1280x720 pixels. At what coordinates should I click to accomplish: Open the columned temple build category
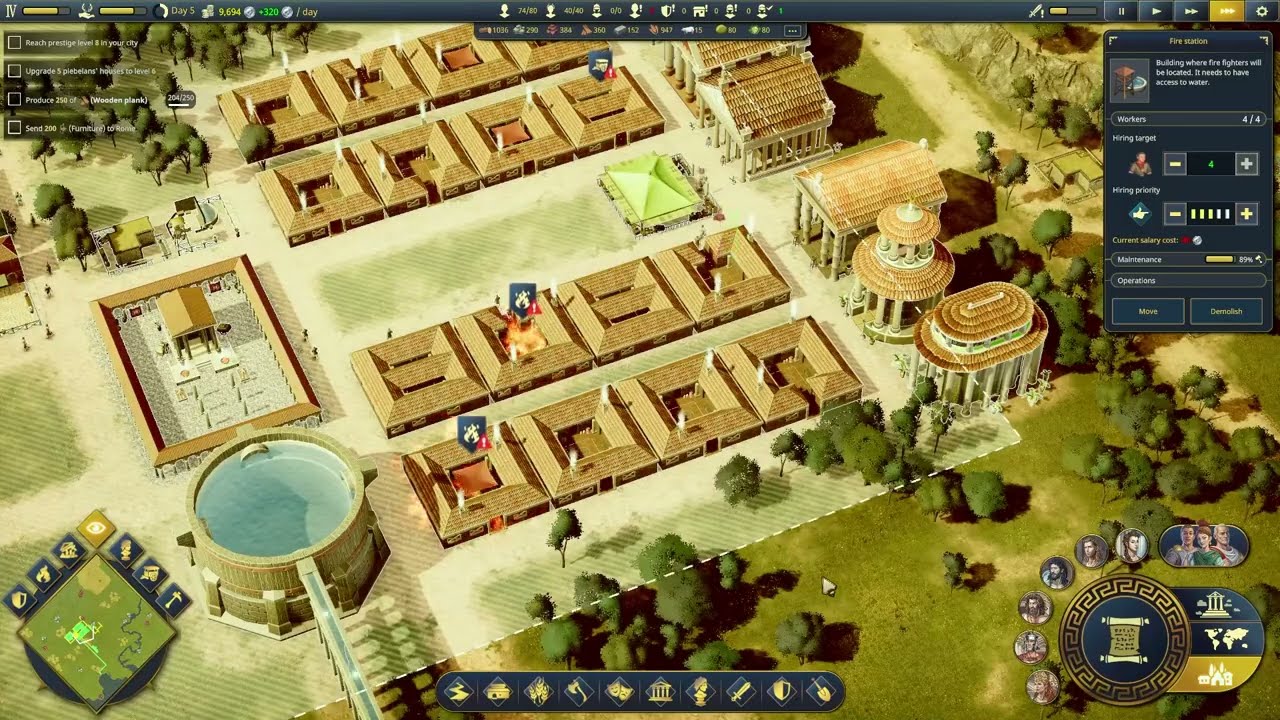pyautogui.click(x=659, y=691)
